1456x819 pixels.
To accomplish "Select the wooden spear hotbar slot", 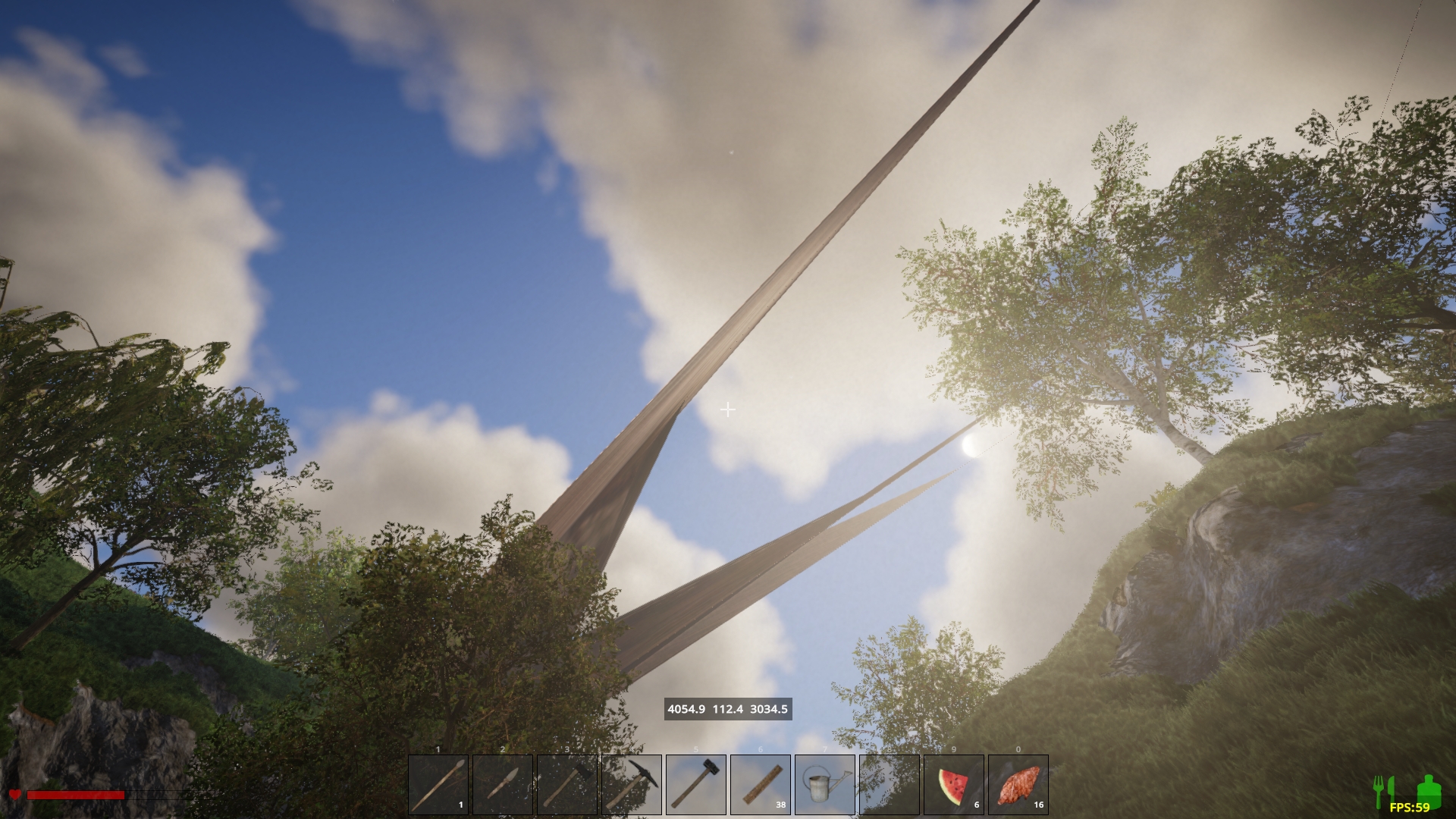I will pyautogui.click(x=438, y=784).
